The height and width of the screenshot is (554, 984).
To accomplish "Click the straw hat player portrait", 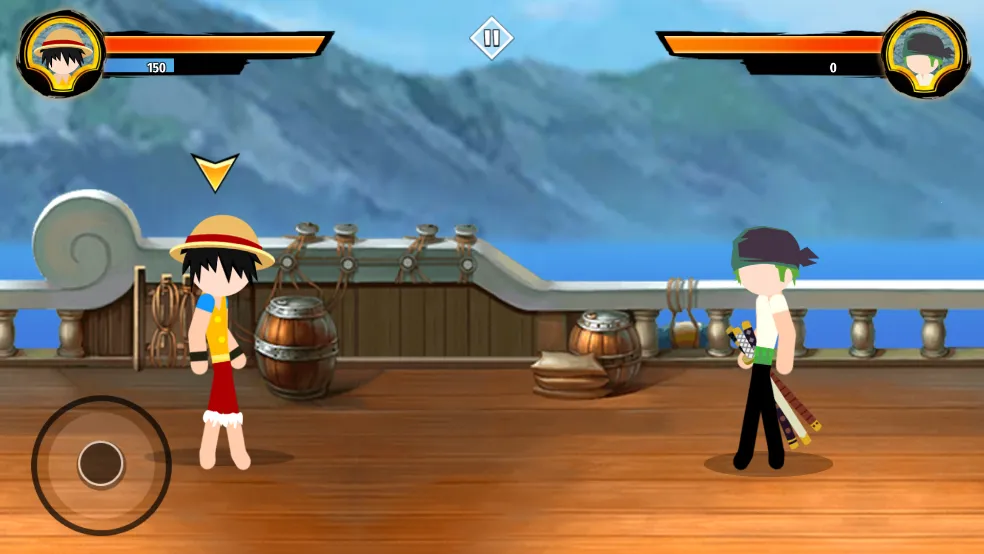I will click(61, 54).
